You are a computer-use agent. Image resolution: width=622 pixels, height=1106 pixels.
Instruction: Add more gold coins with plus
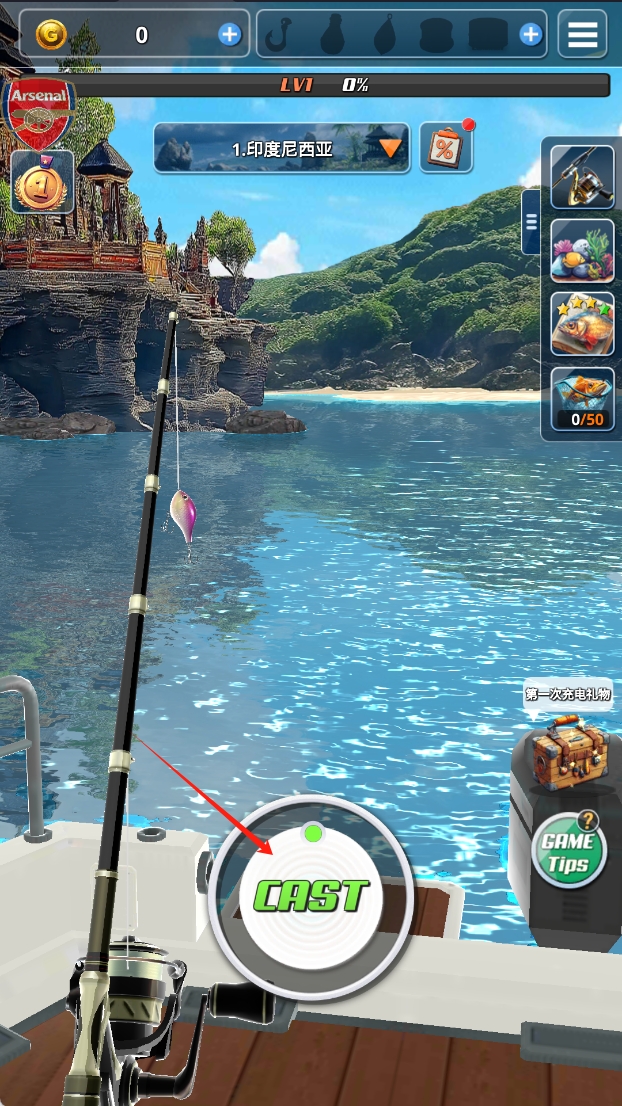coord(230,35)
